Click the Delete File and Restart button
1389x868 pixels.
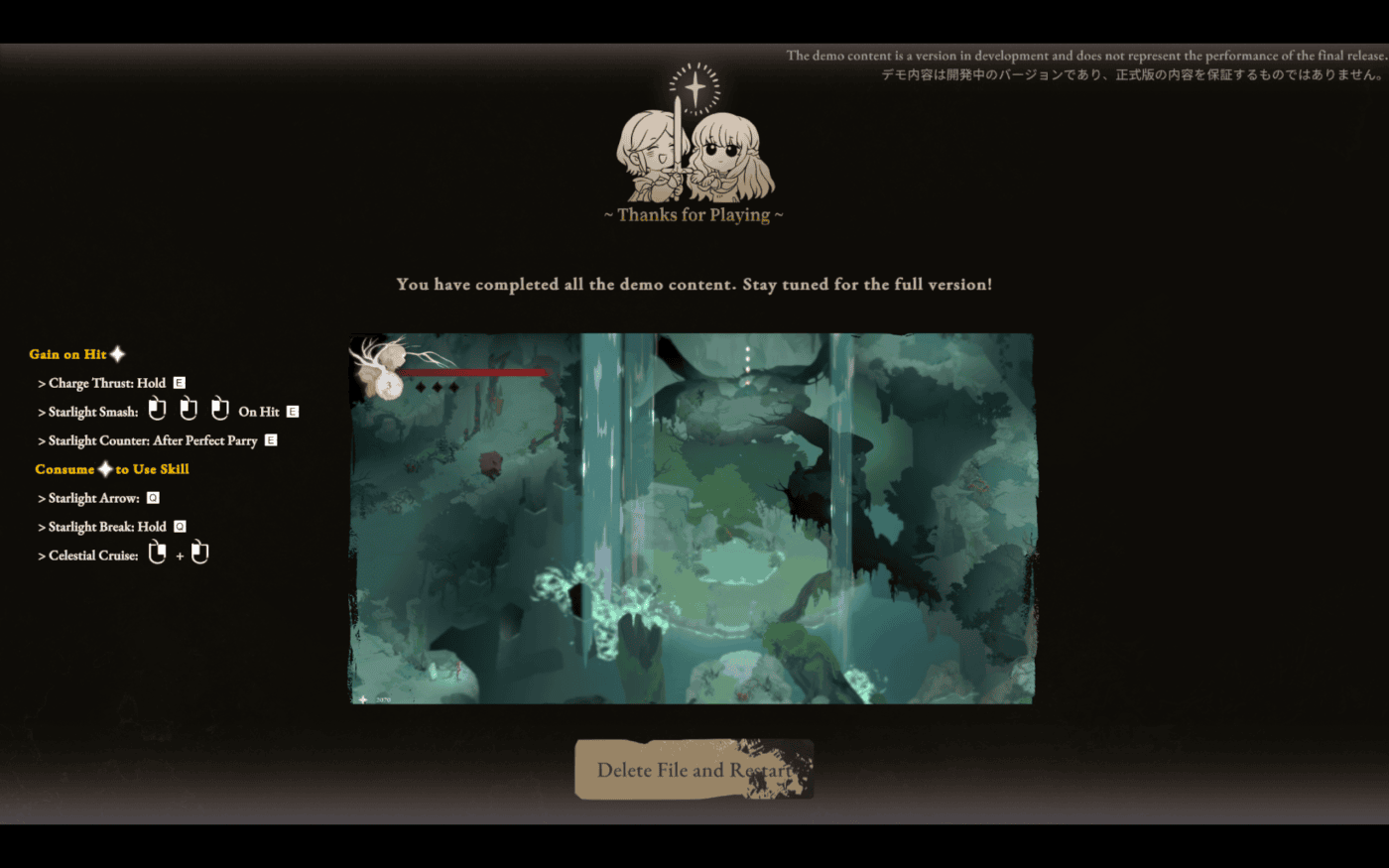(694, 770)
